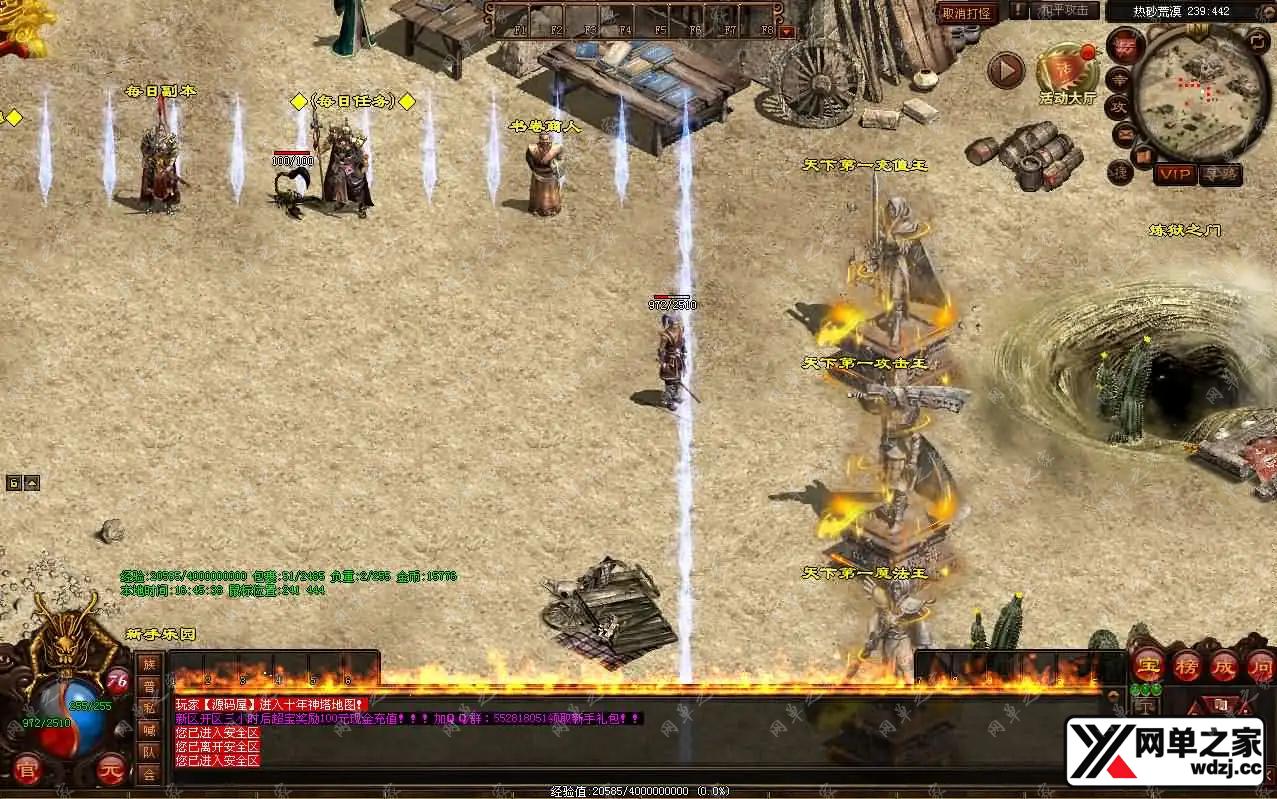Open the 宝 treasure shop button
The width and height of the screenshot is (1277, 799).
1147,665
